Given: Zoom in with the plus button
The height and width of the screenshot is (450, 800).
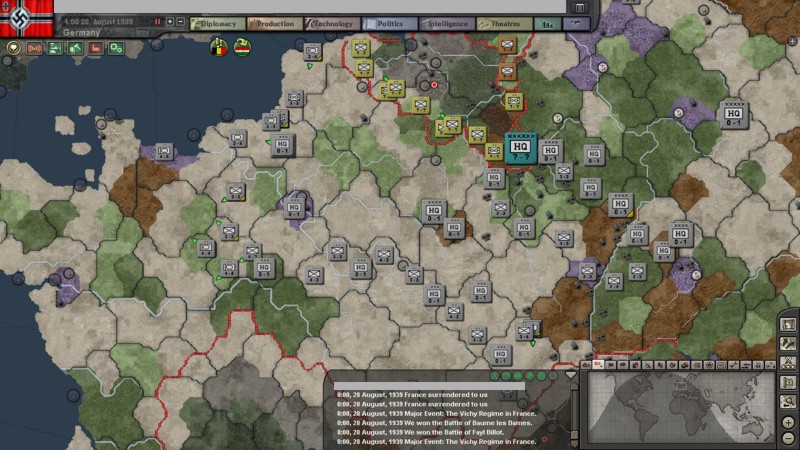Looking at the screenshot, I should [790, 422].
